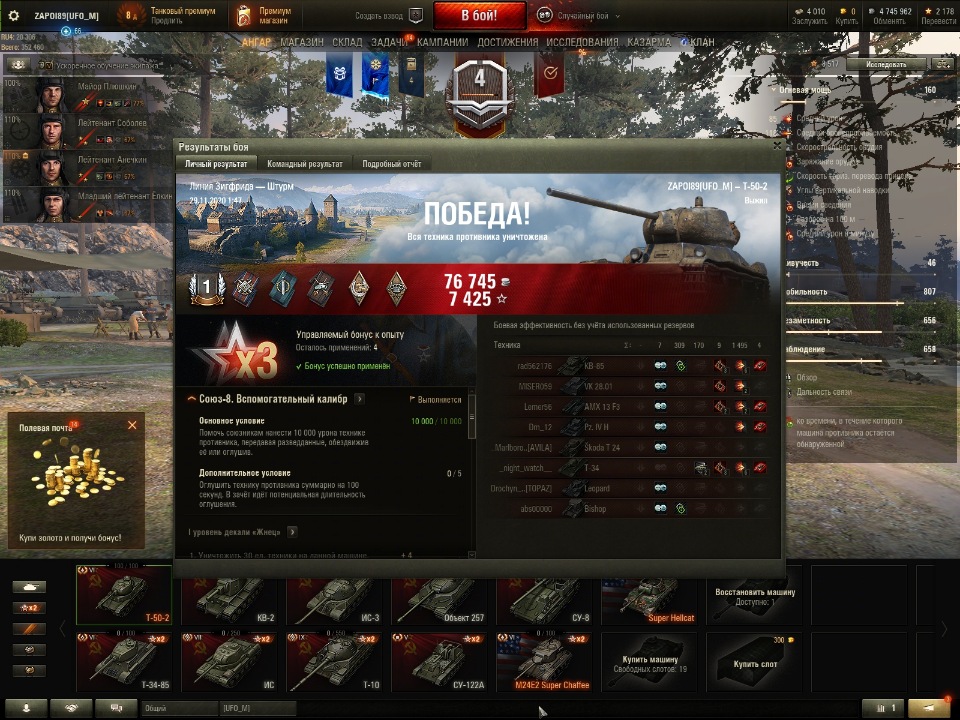Close the battle results window
Viewport: 960px width, 720px height.
click(x=777, y=147)
